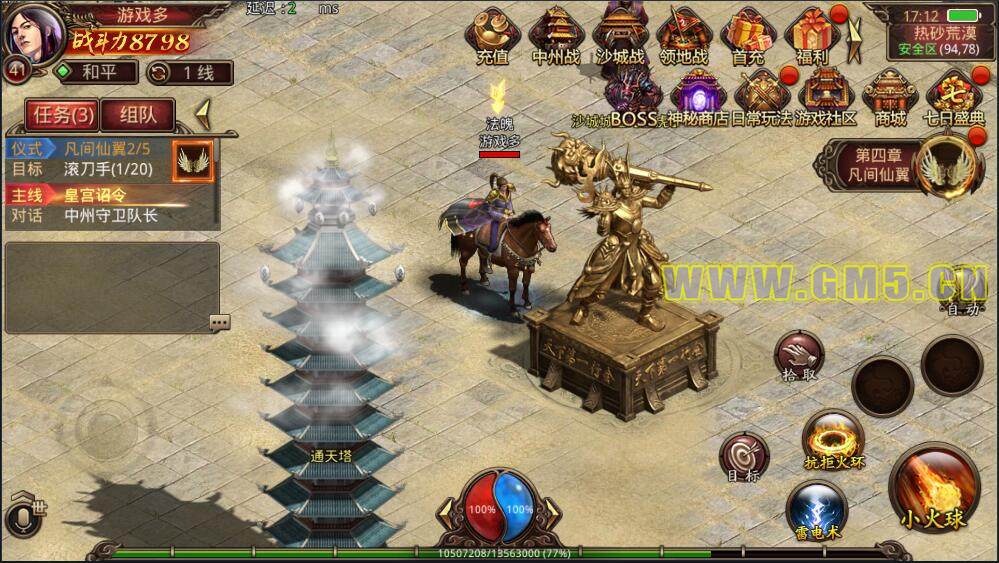Tap the 目标 target button
999x563 pixels.
pyautogui.click(x=744, y=458)
